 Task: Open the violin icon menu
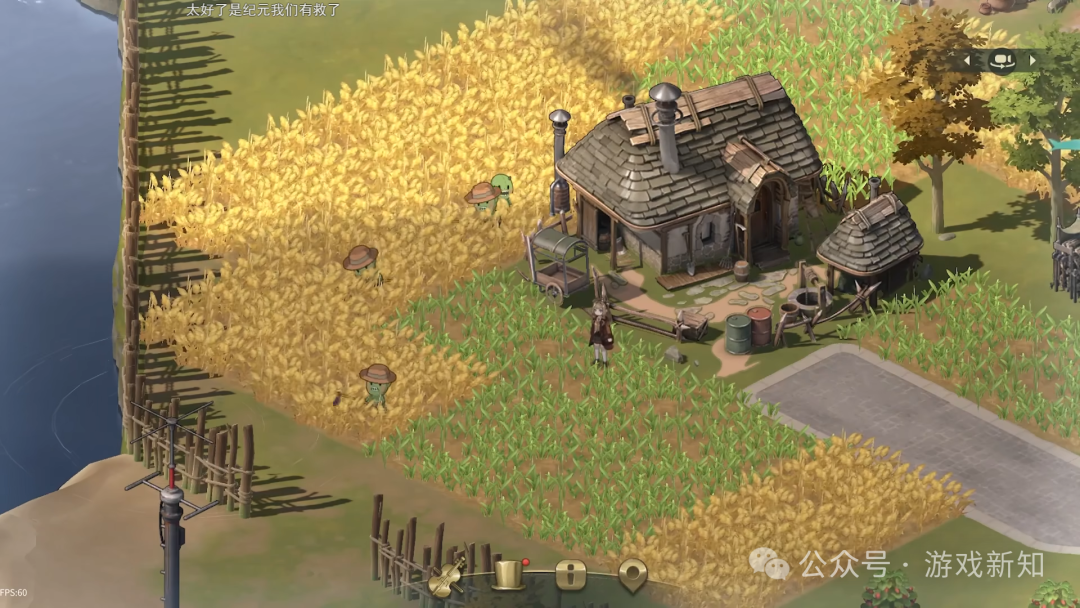(447, 576)
